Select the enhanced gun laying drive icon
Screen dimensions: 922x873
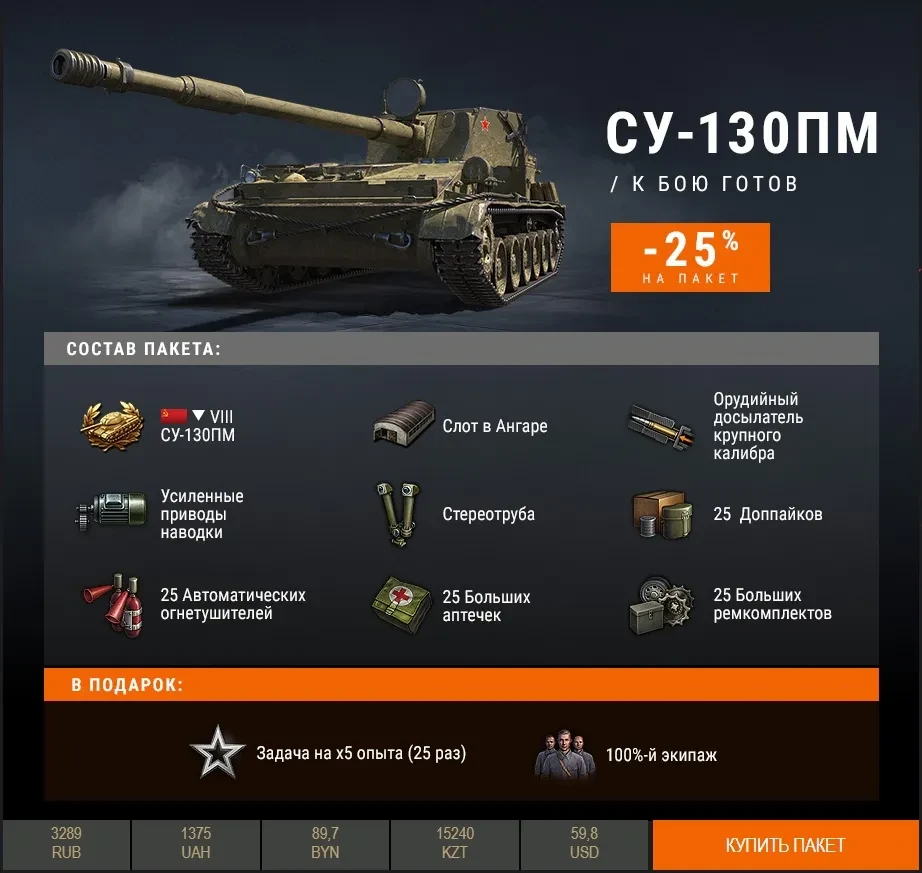tap(112, 514)
